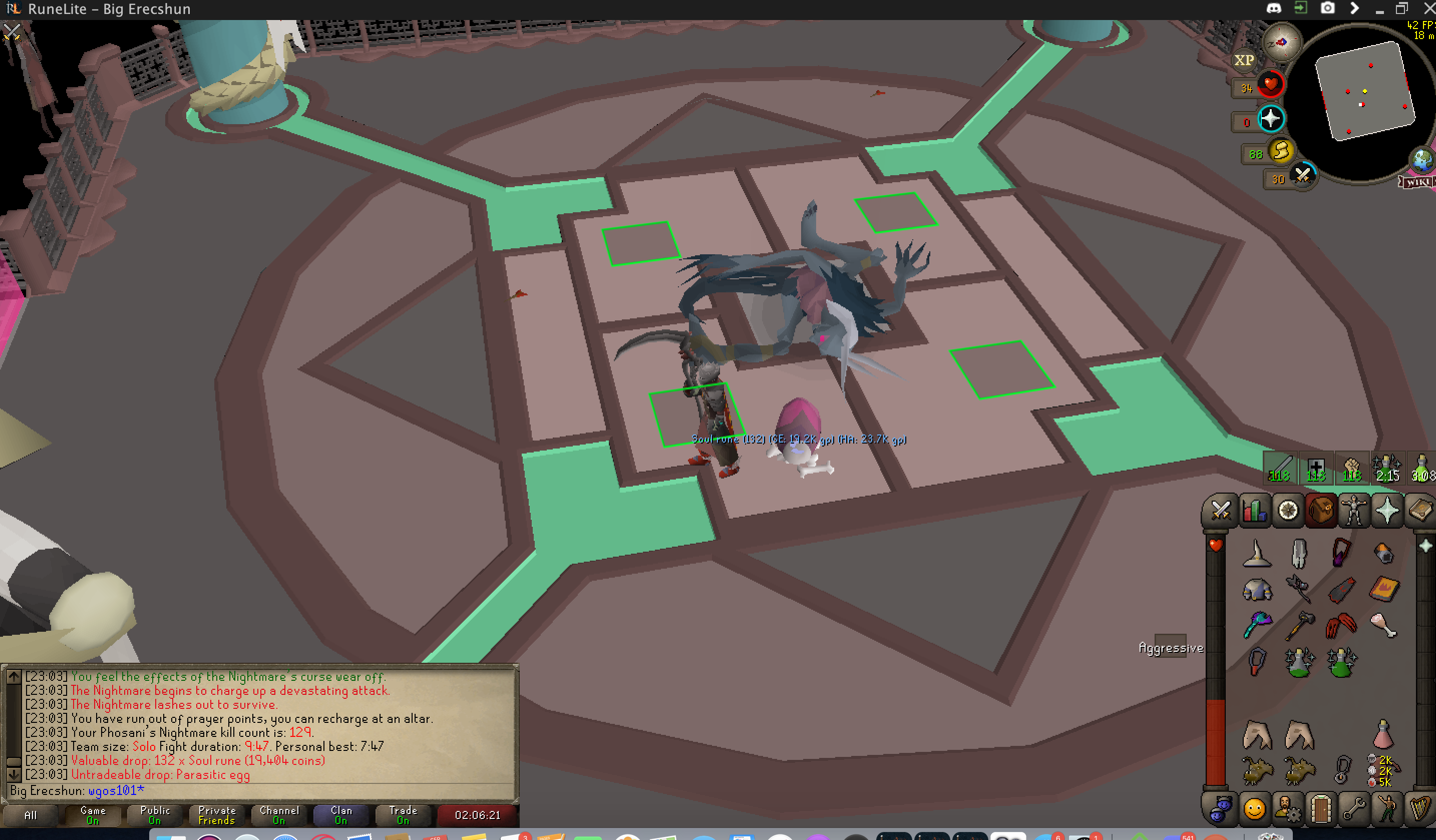This screenshot has height=840, width=1436.
Task: Open the Prayer tab
Action: pos(1387,510)
